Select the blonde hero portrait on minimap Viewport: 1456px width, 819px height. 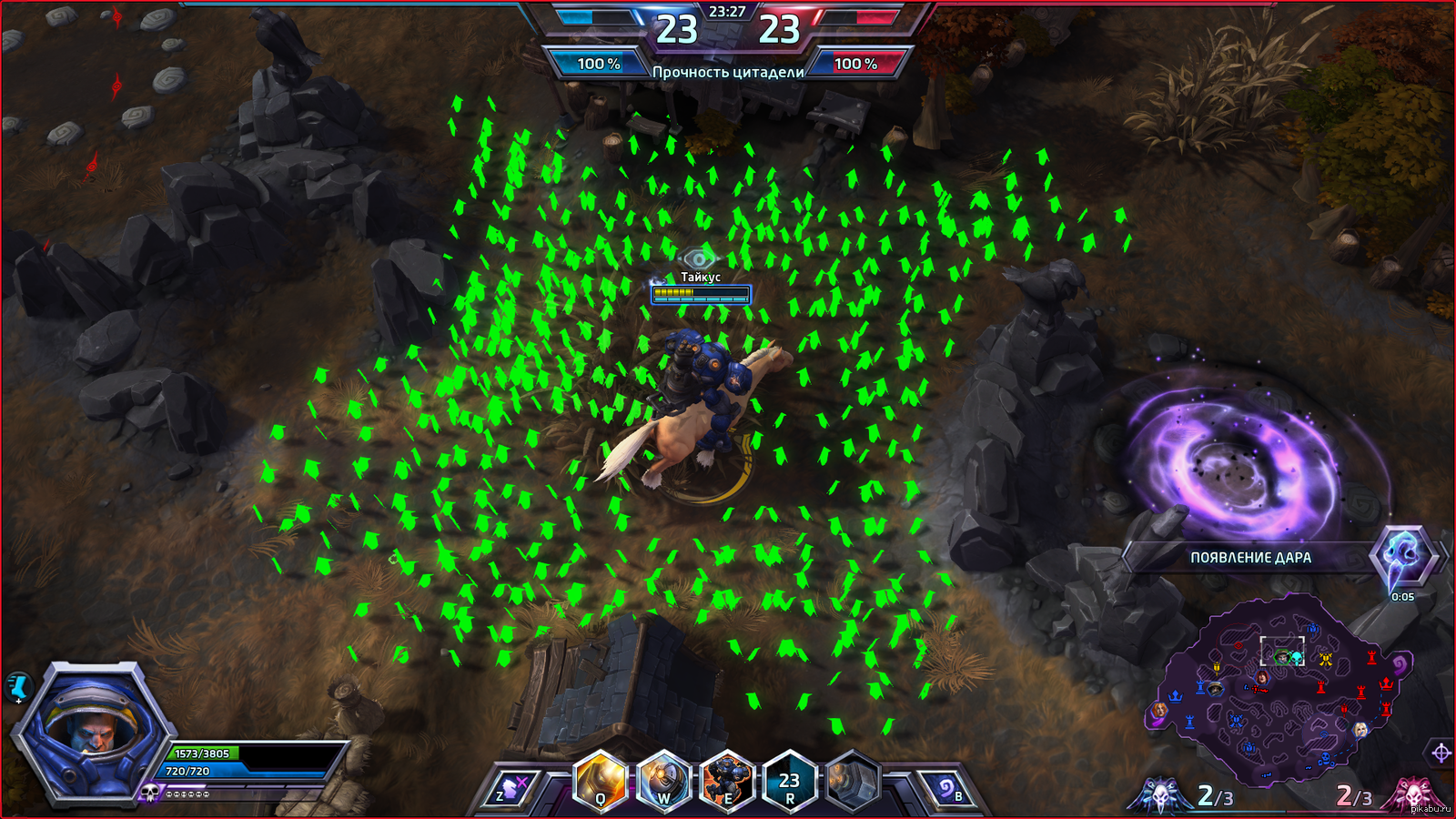coord(1360,730)
